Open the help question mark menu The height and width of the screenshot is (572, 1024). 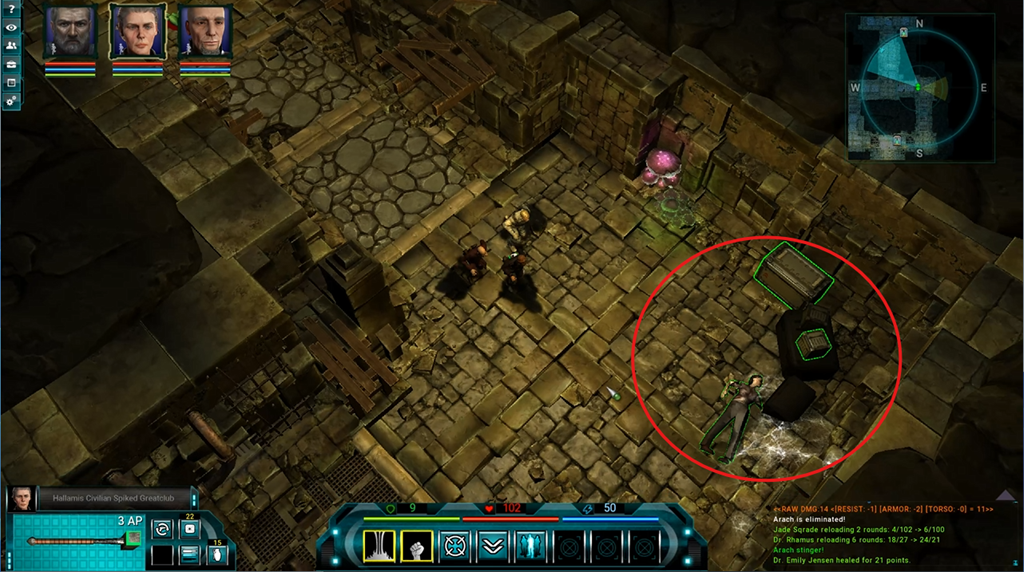point(11,10)
